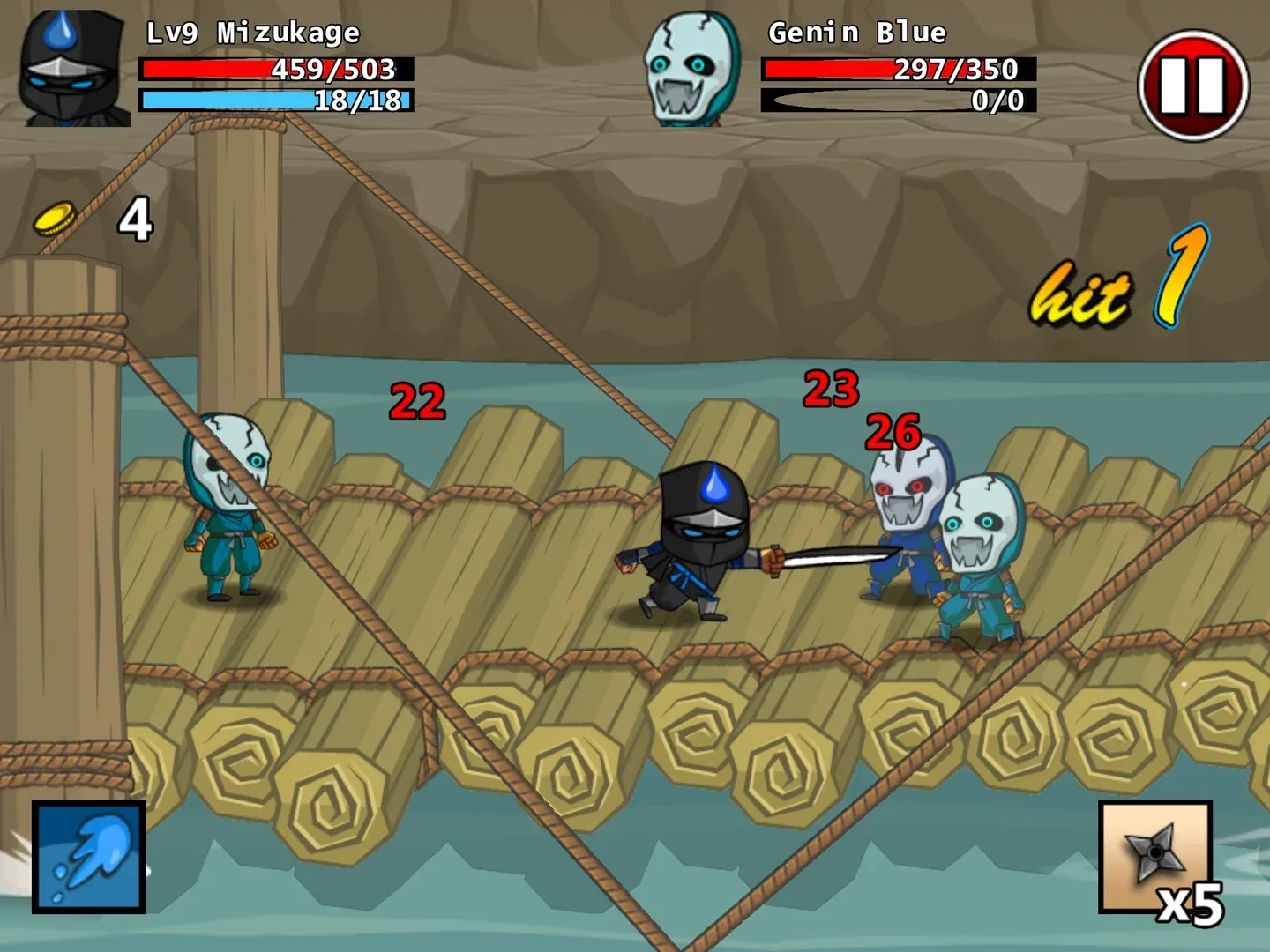Click the Genin Blue skull portrait

[686, 66]
